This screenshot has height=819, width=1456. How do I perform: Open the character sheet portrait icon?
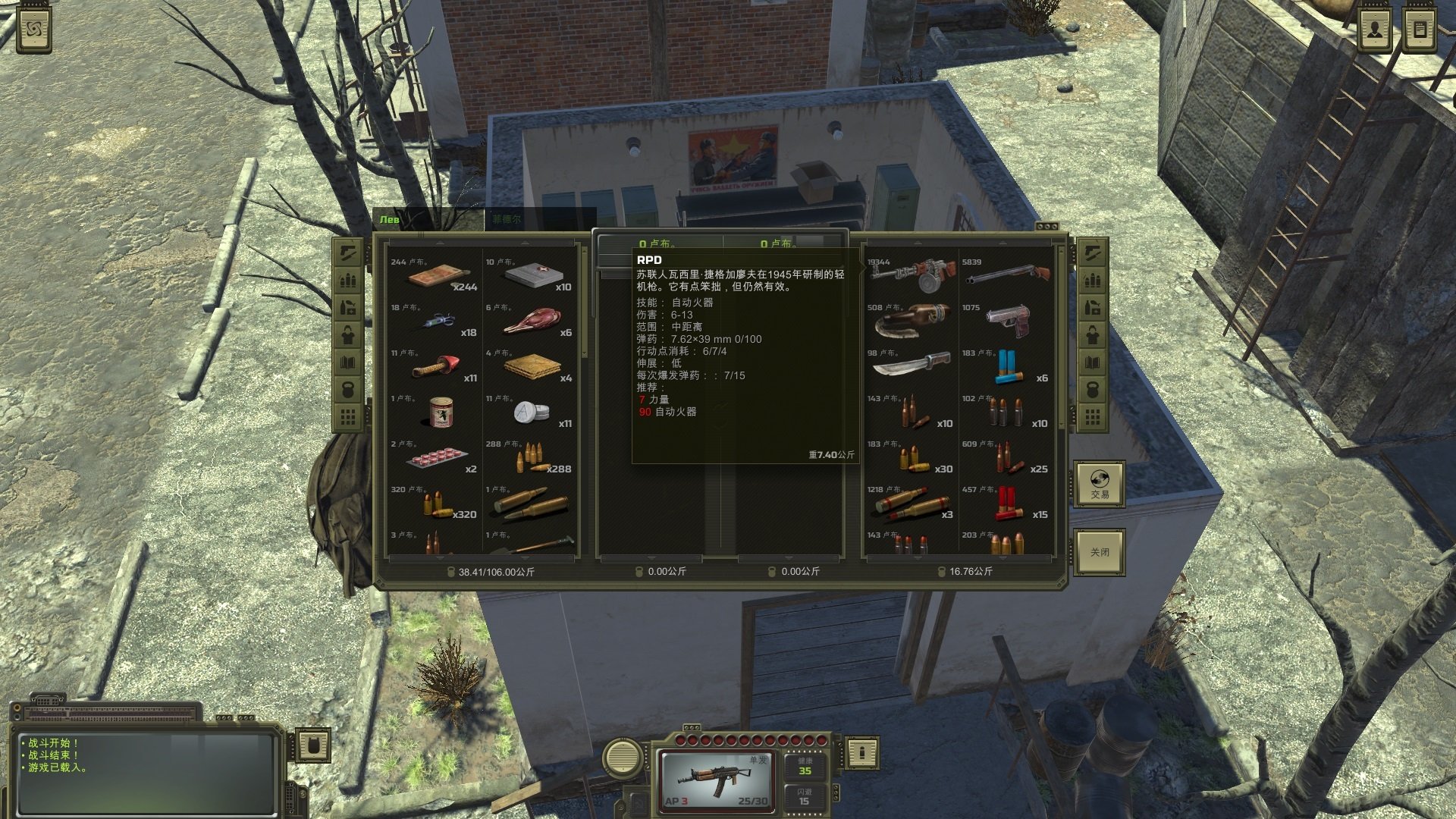click(x=1374, y=31)
